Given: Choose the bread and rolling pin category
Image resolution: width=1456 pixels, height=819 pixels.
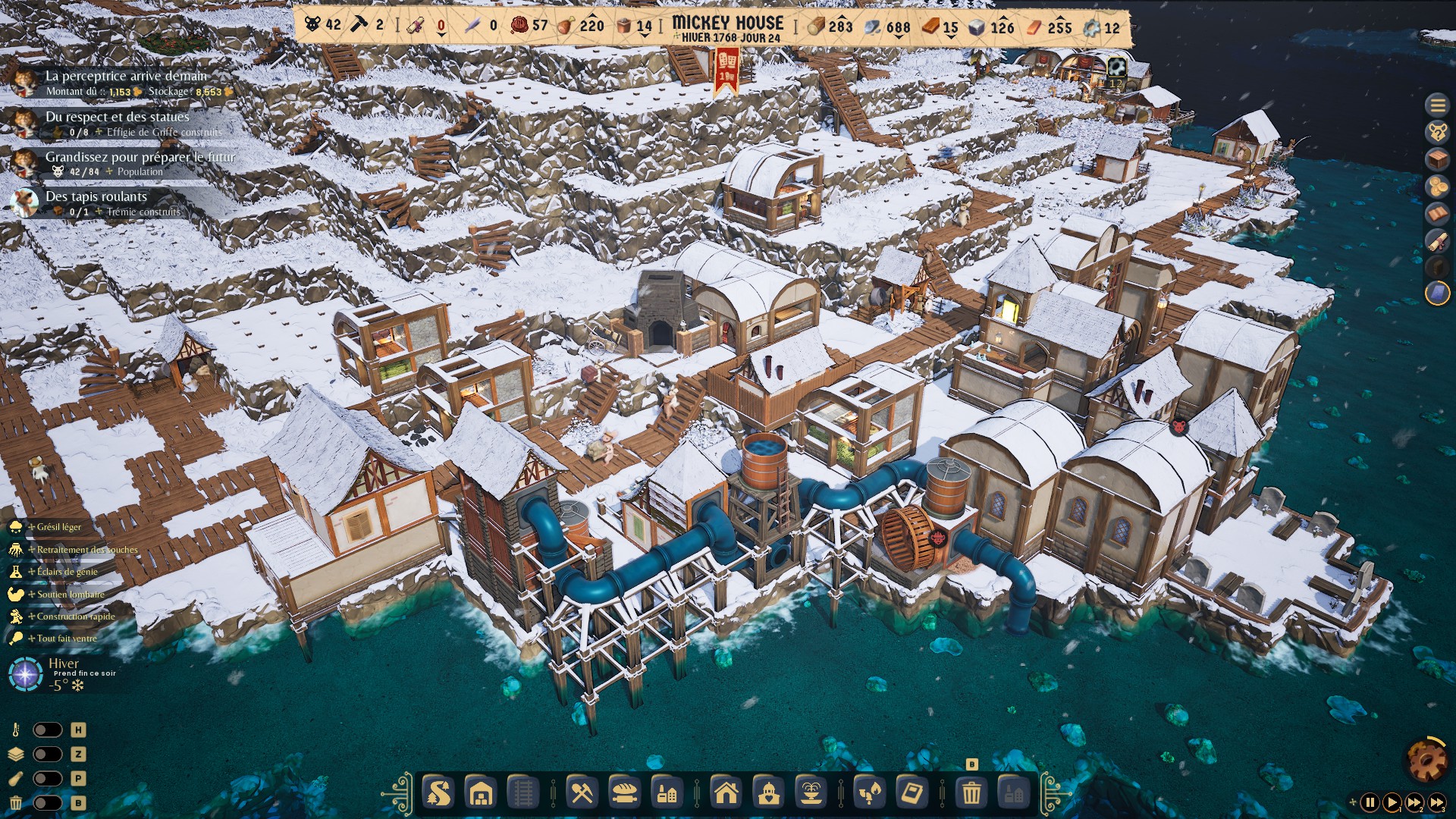Looking at the screenshot, I should 624,794.
